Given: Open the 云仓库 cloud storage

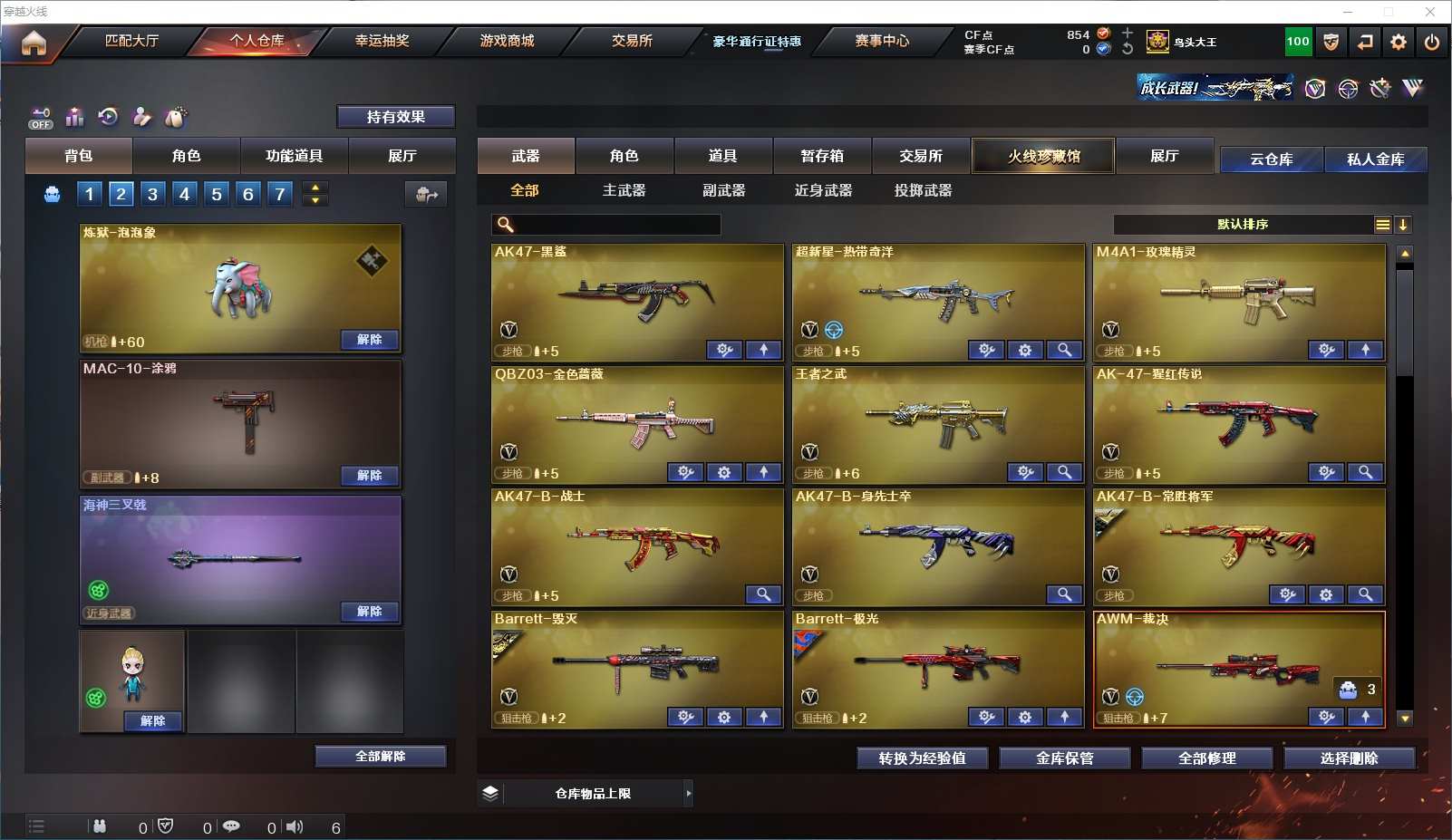Looking at the screenshot, I should (x=1271, y=159).
